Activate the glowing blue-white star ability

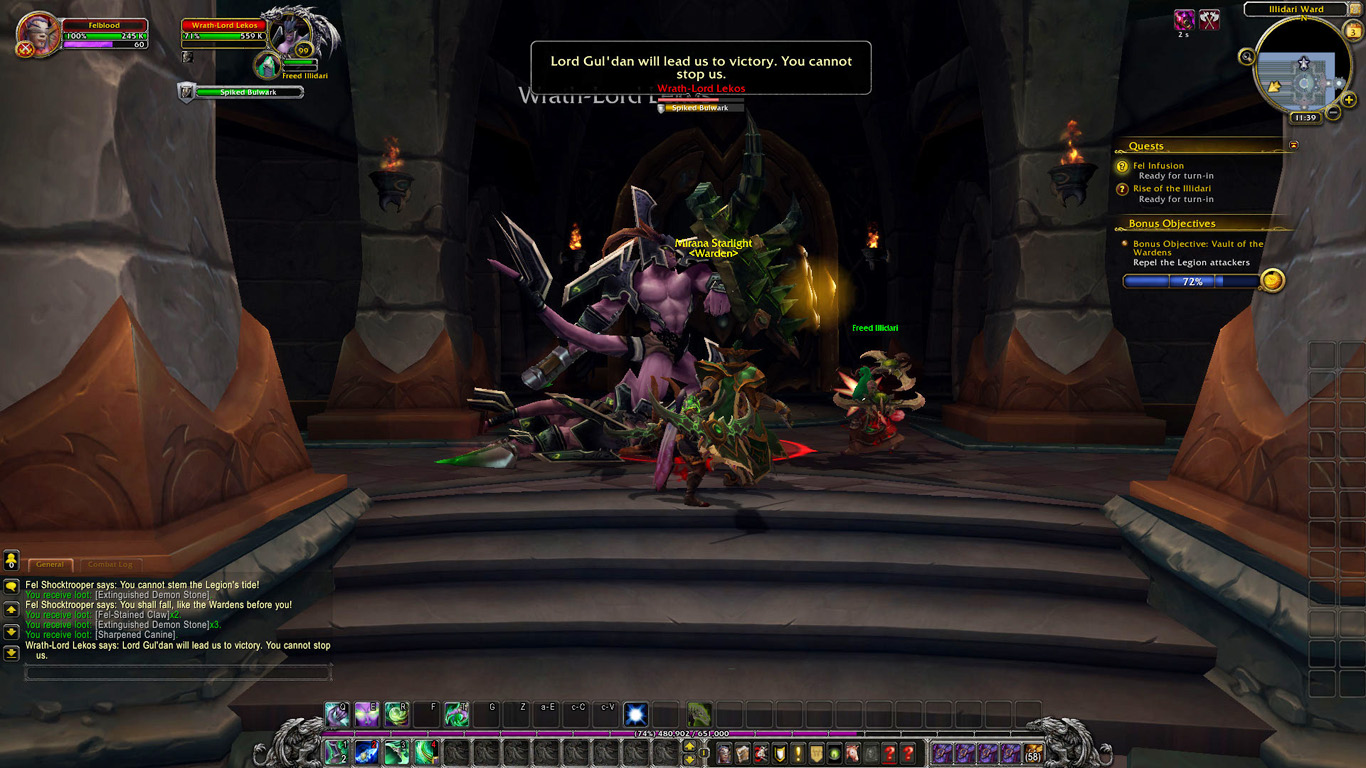(636, 714)
